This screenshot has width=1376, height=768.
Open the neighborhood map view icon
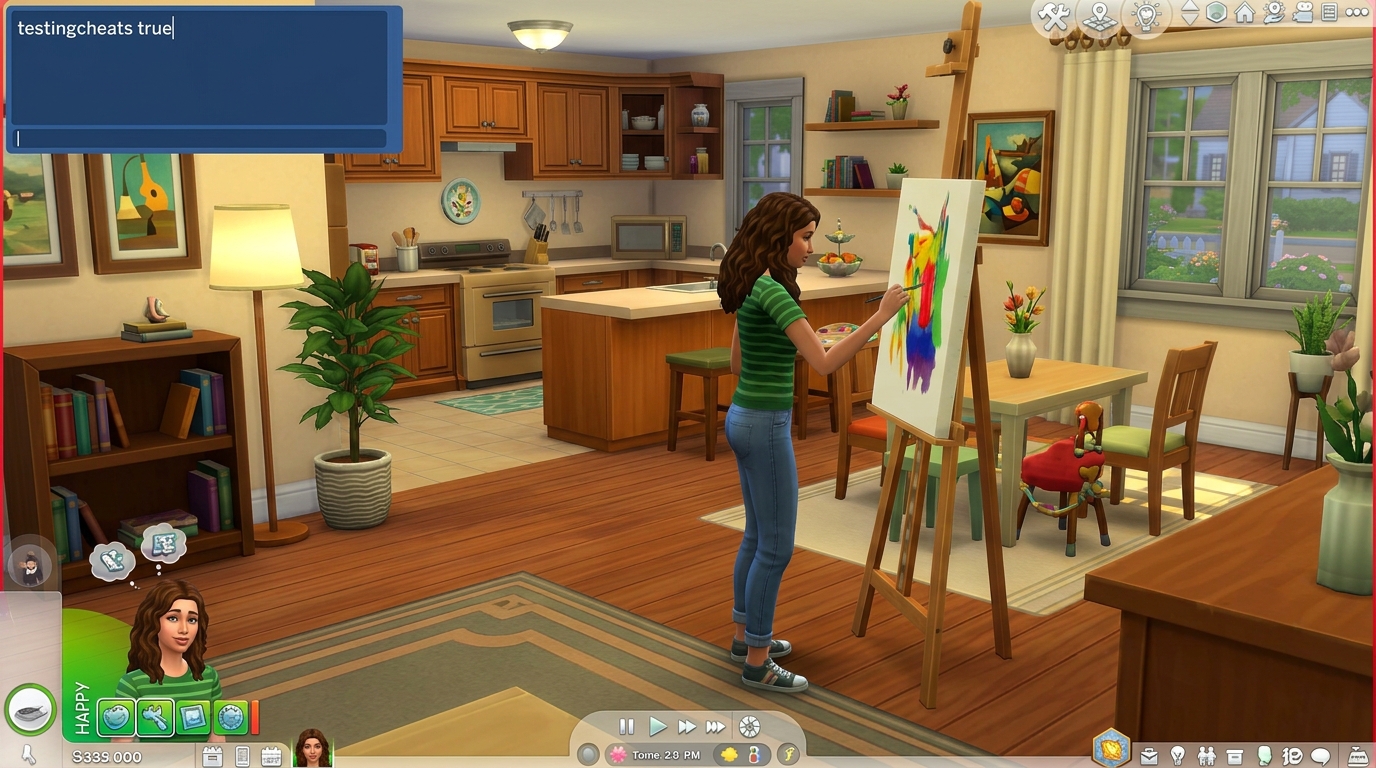[x=1098, y=17]
